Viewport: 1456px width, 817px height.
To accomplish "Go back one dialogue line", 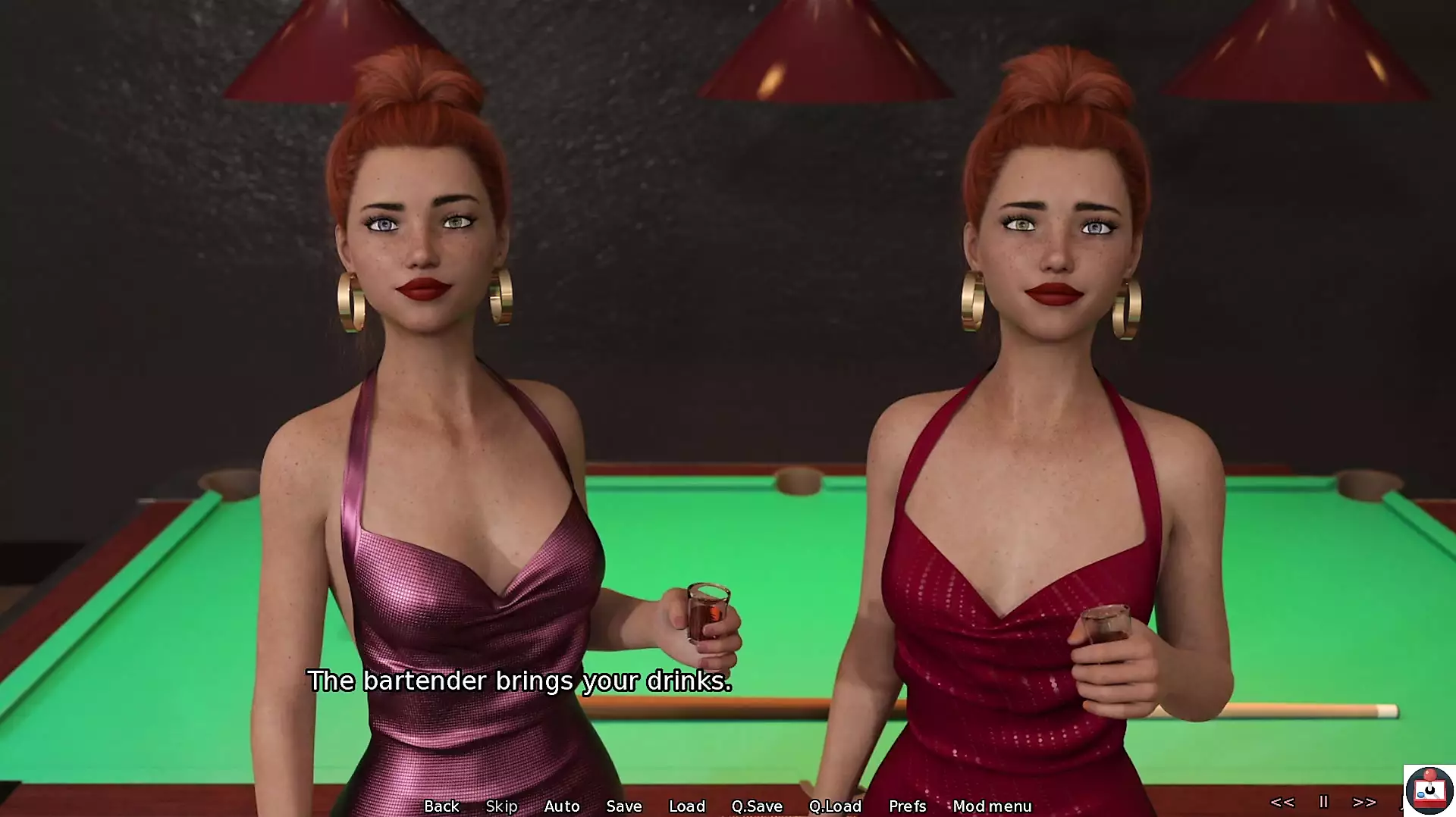I will (441, 806).
